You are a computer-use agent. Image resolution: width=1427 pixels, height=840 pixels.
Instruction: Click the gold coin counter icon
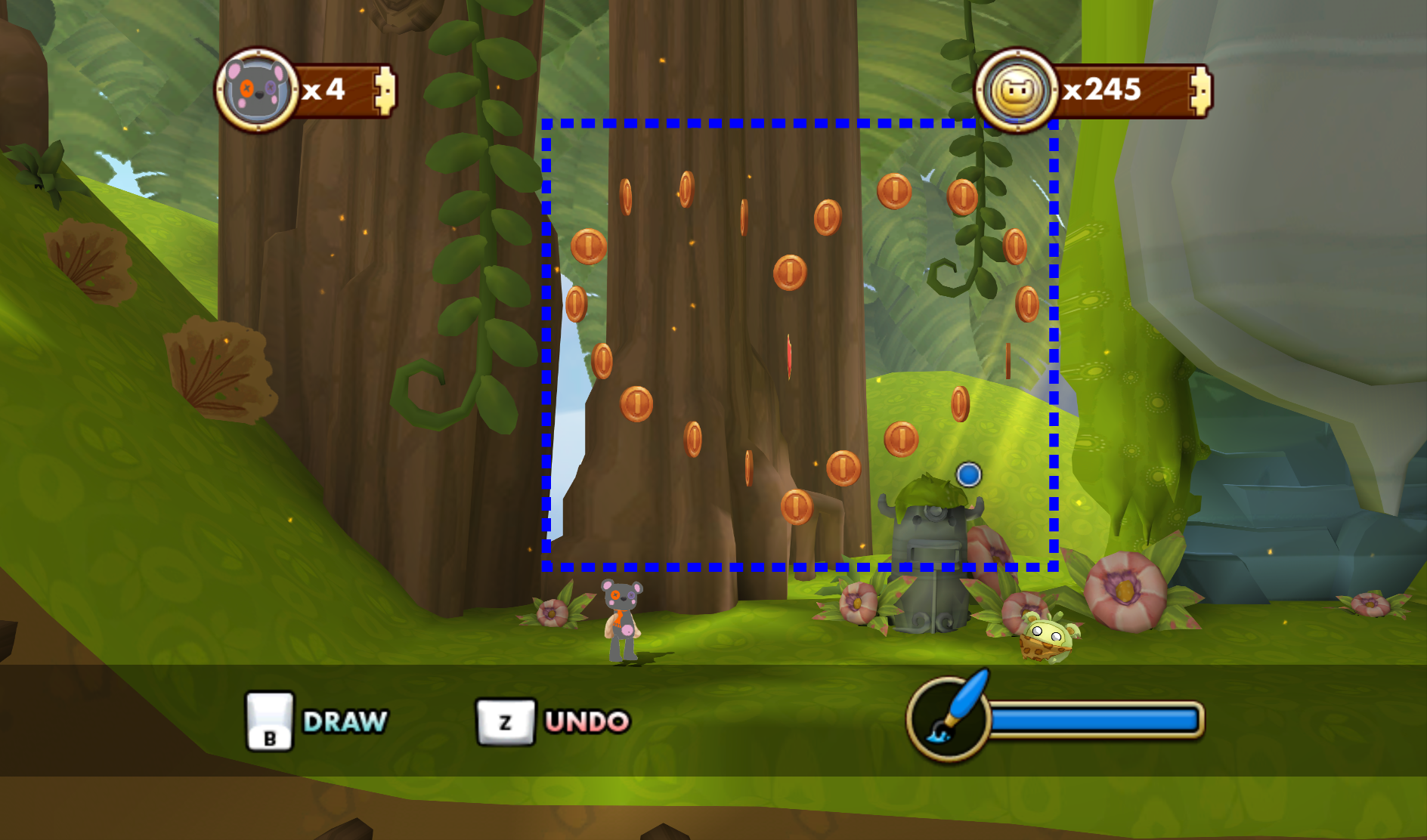click(1016, 91)
